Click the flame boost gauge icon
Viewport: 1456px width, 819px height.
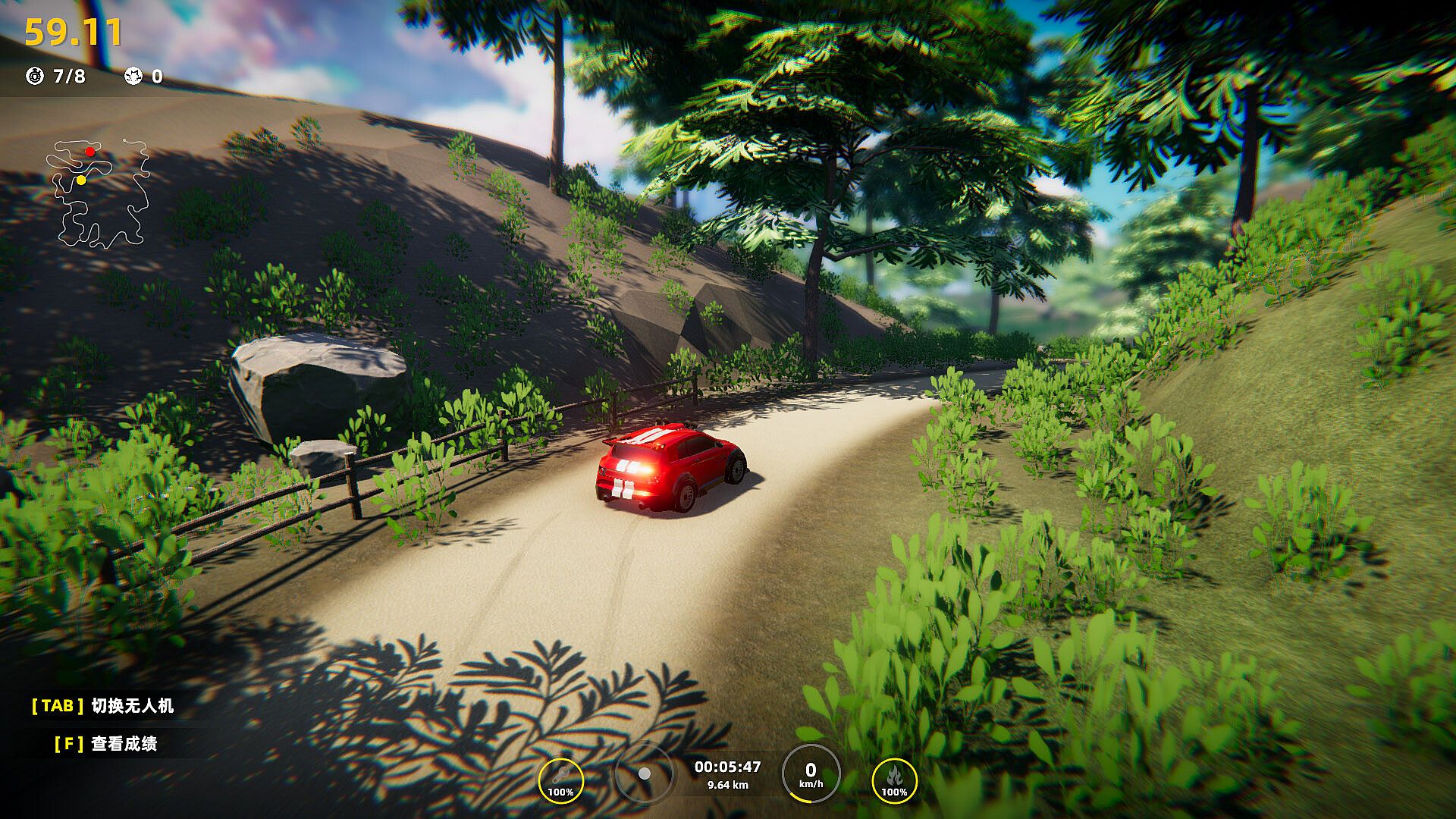coord(894,781)
